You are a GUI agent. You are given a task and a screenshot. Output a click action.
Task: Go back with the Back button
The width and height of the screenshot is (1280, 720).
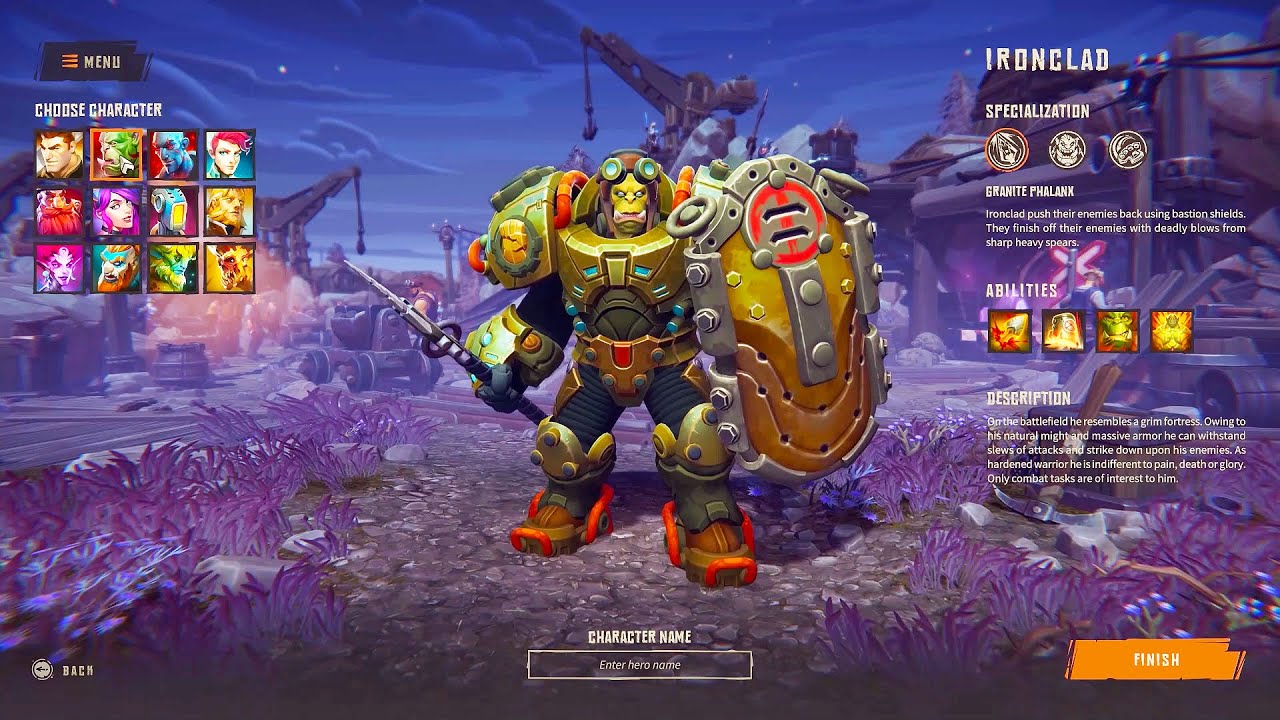pyautogui.click(x=65, y=670)
